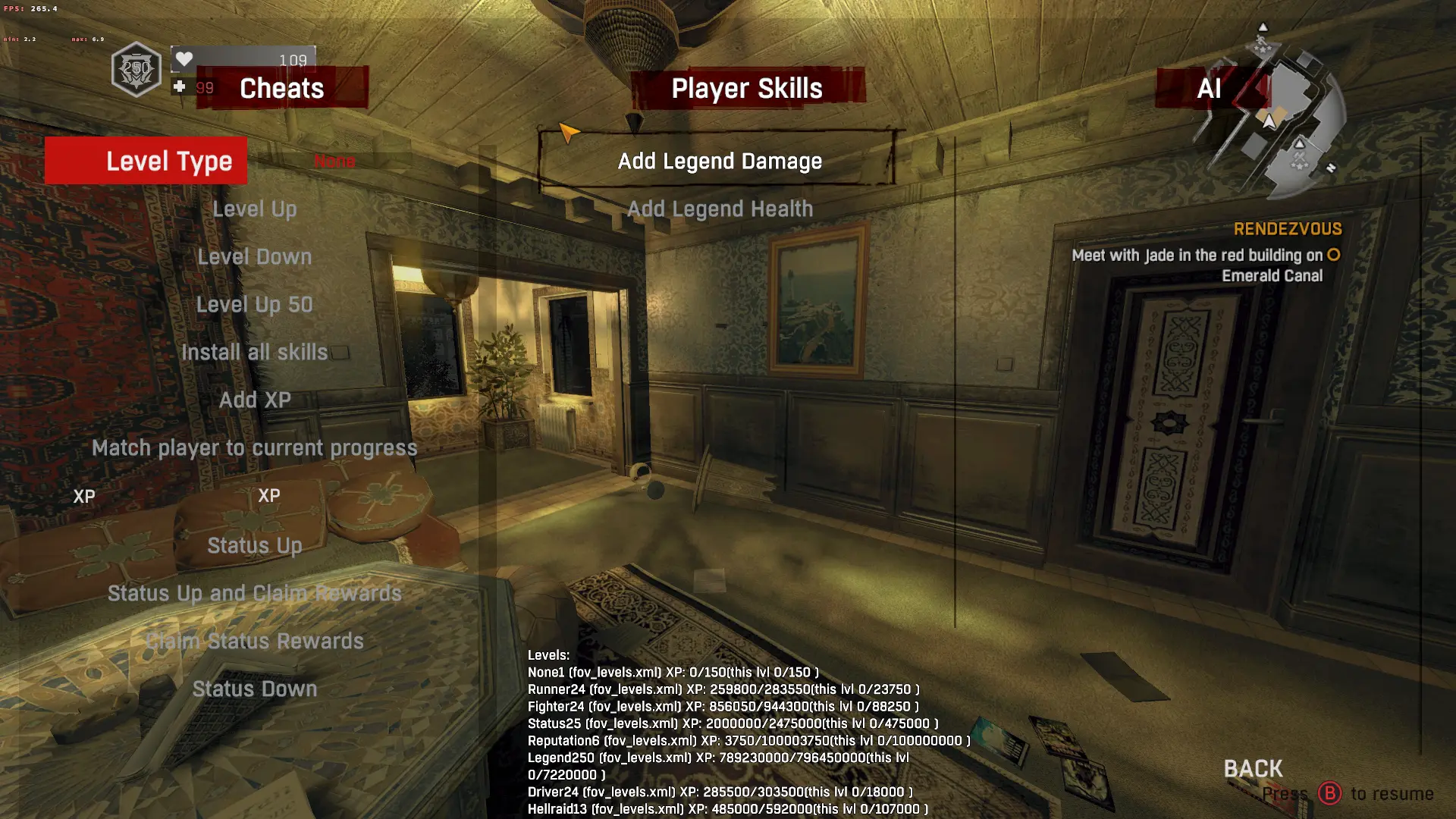Enable the Install all skills checkbox
The height and width of the screenshot is (819, 1456).
tap(340, 351)
